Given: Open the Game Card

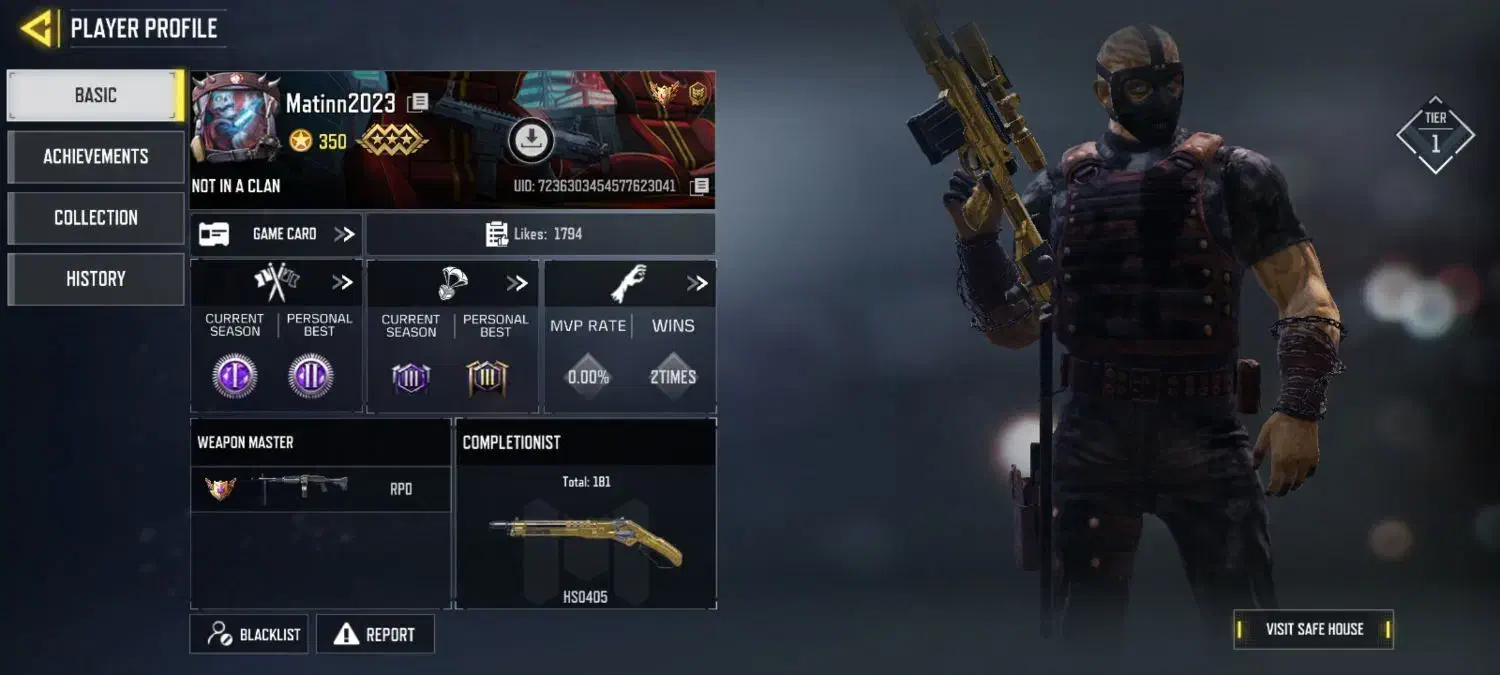Looking at the screenshot, I should pyautogui.click(x=277, y=234).
